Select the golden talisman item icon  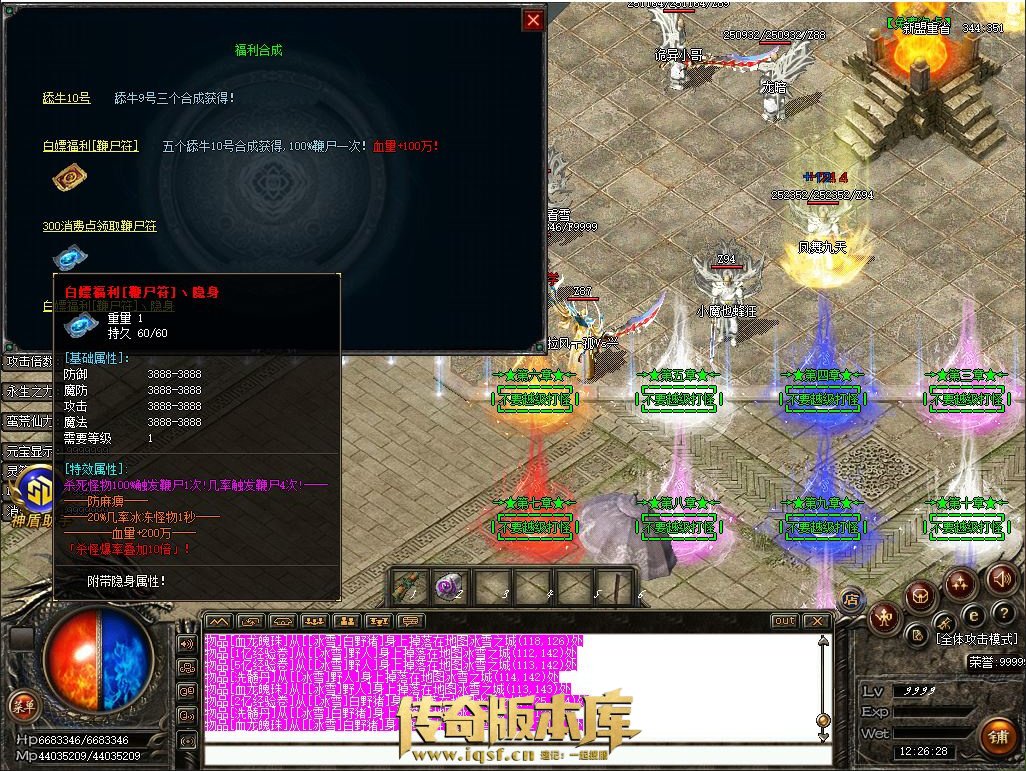(x=69, y=179)
